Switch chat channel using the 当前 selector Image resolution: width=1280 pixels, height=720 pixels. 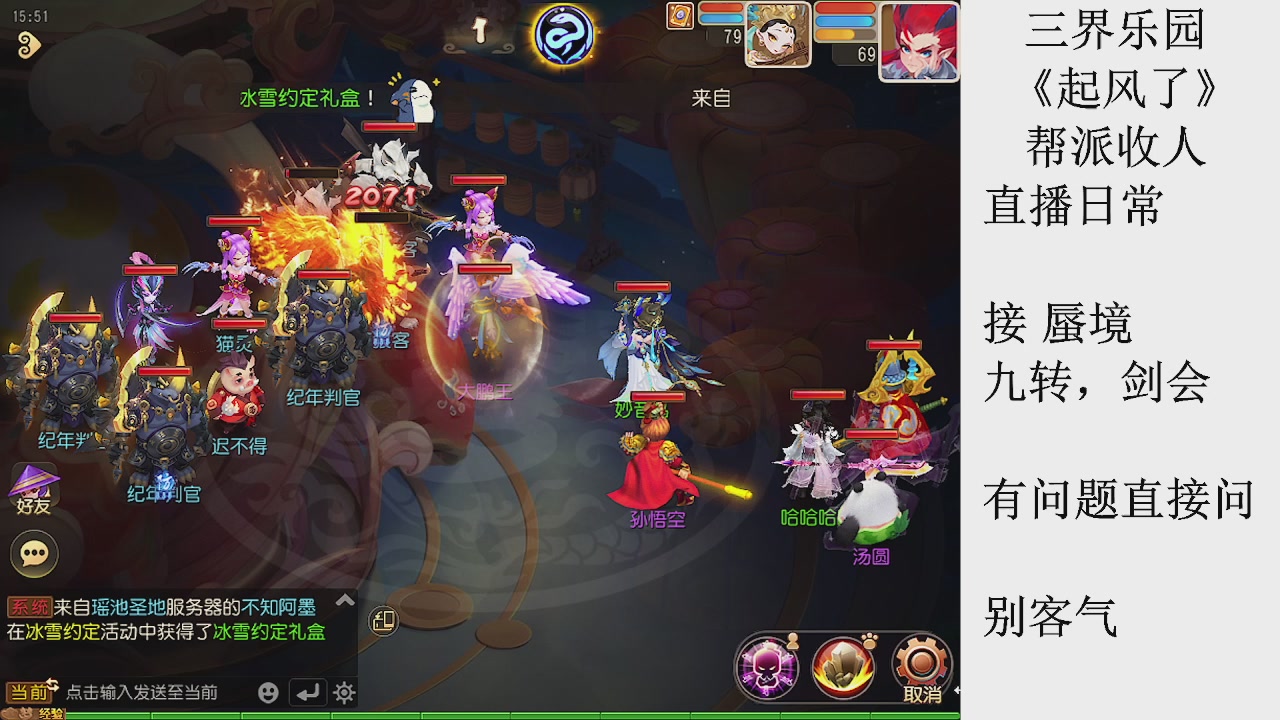click(28, 692)
